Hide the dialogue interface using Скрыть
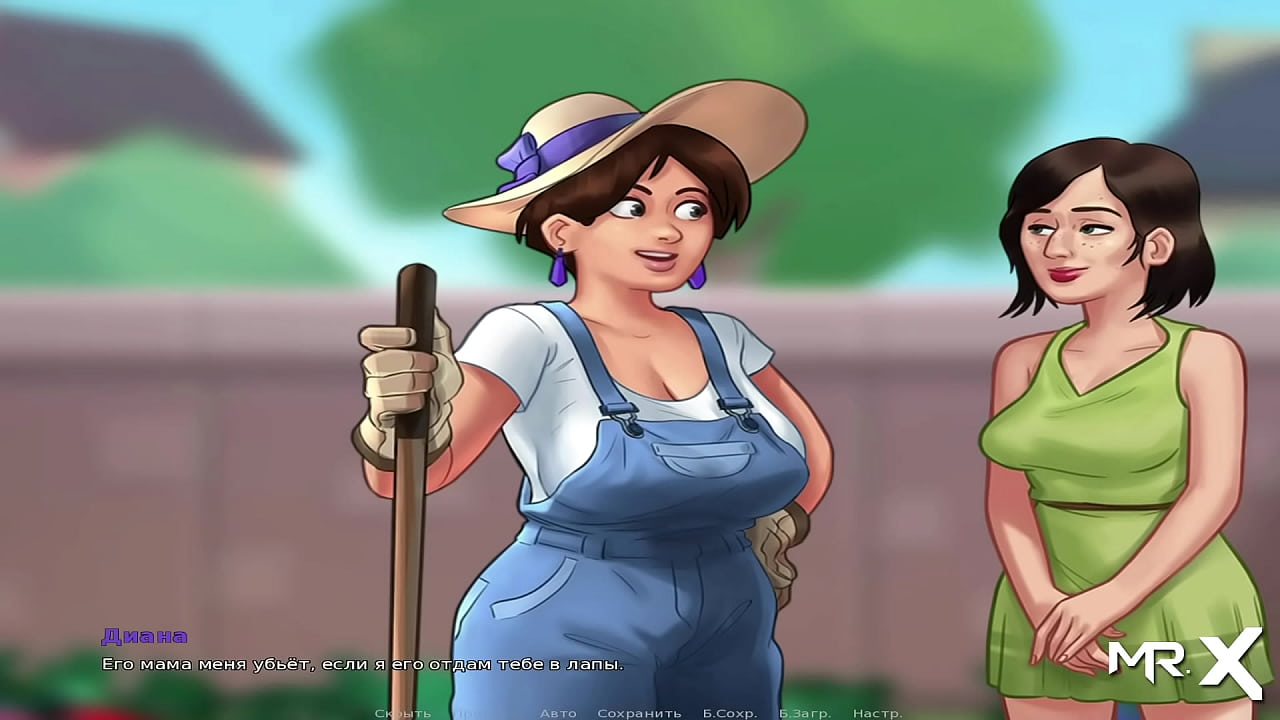Image resolution: width=1280 pixels, height=720 pixels. click(405, 713)
